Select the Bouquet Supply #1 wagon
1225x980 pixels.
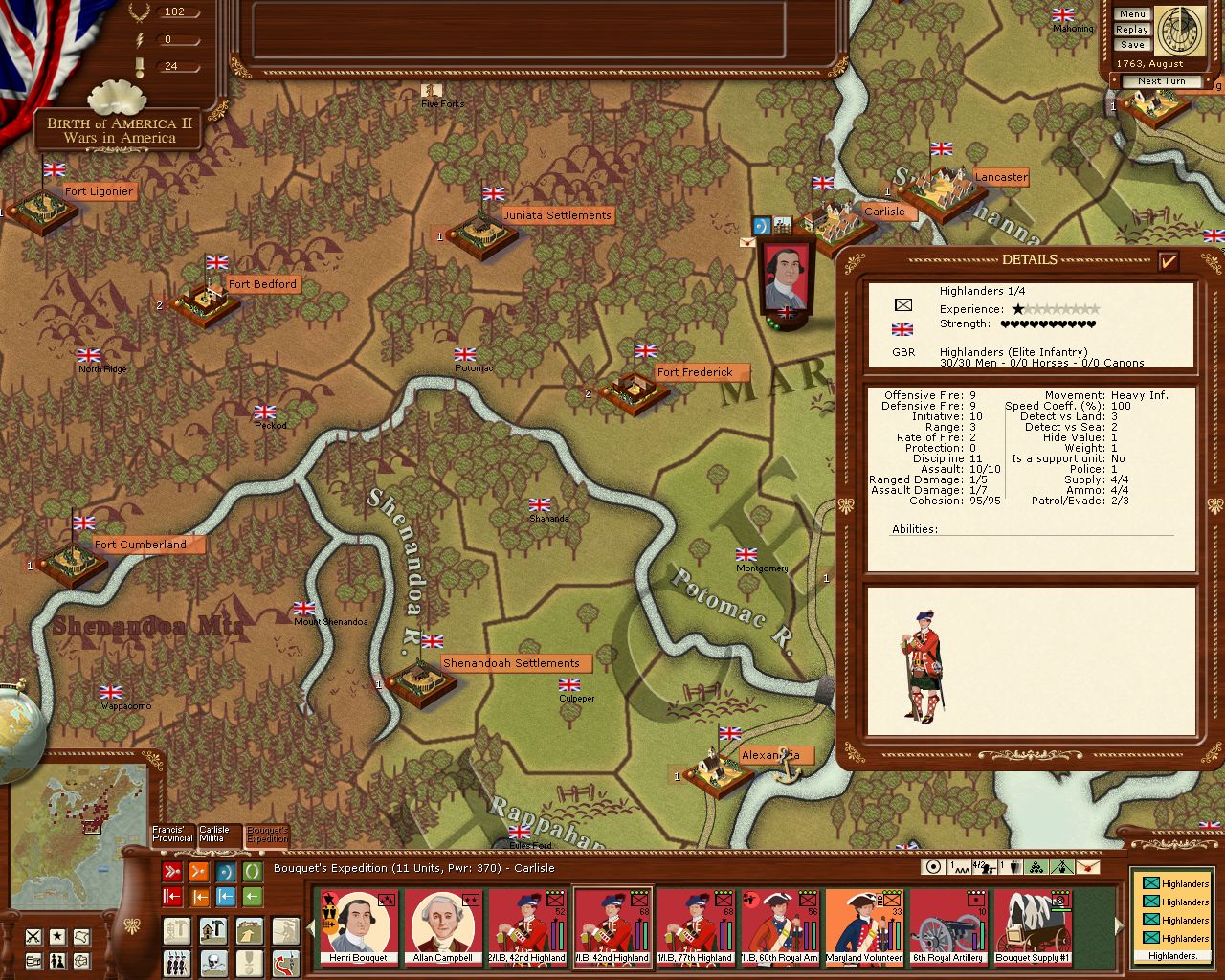(x=1032, y=926)
